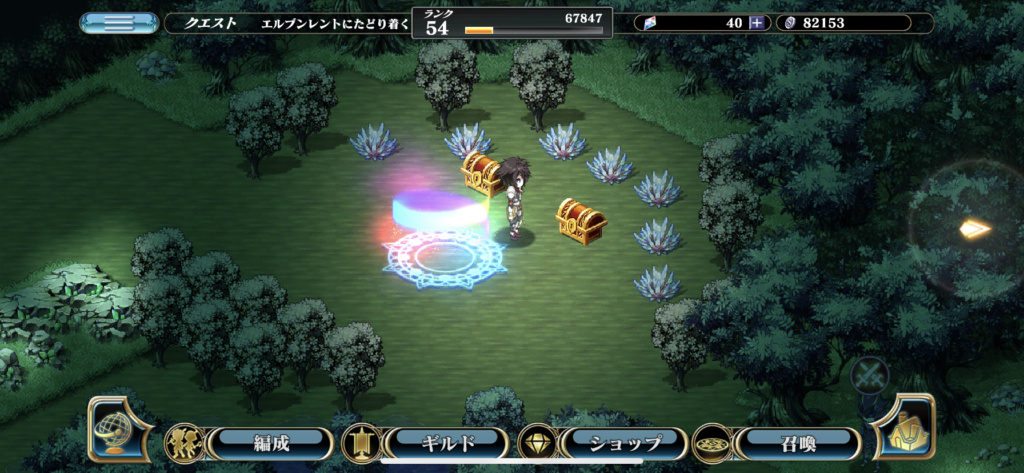Open the クエスト quest tracker
The height and width of the screenshot is (473, 1024).
tap(286, 22)
